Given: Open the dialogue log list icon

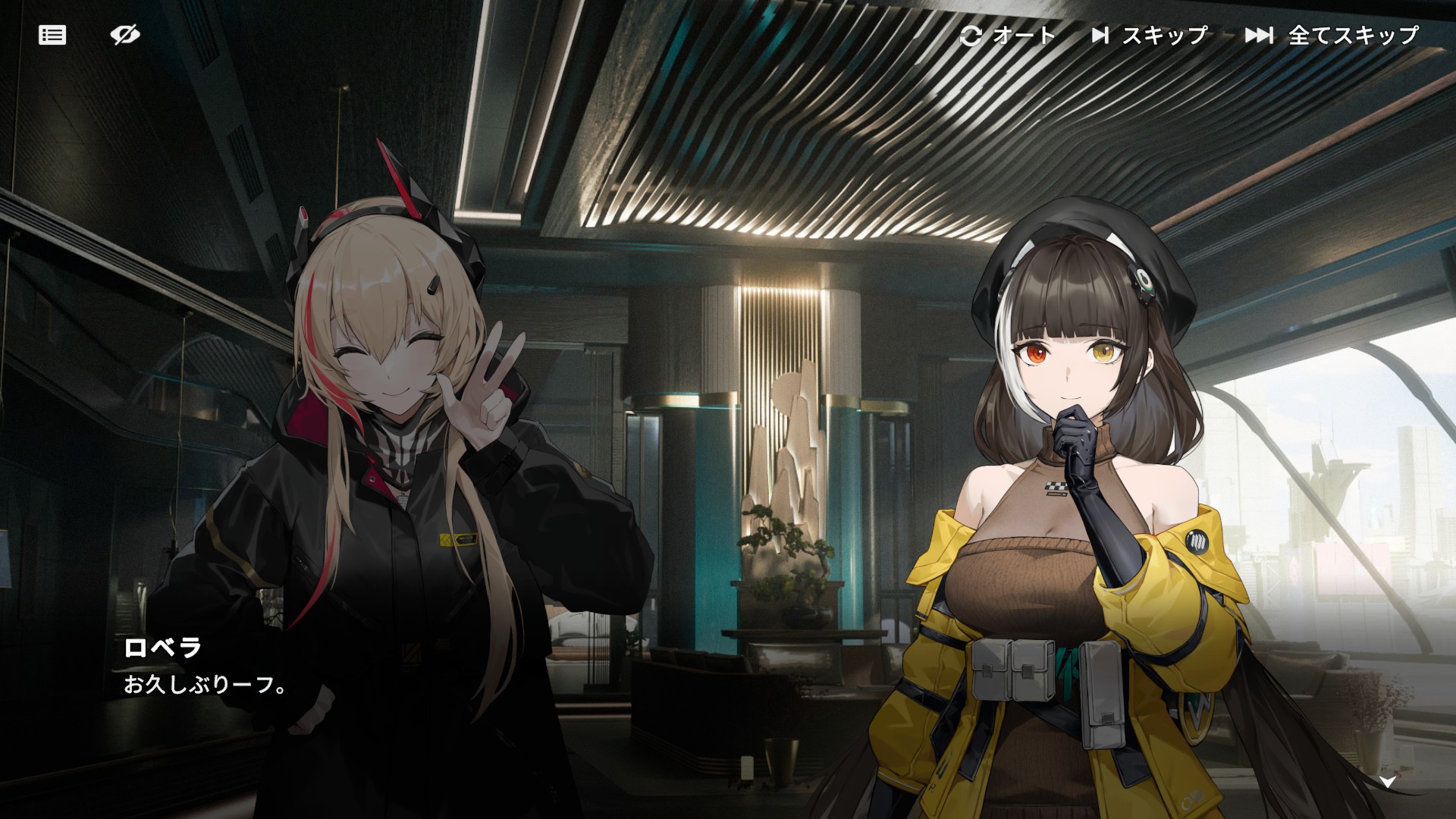Looking at the screenshot, I should point(52,35).
